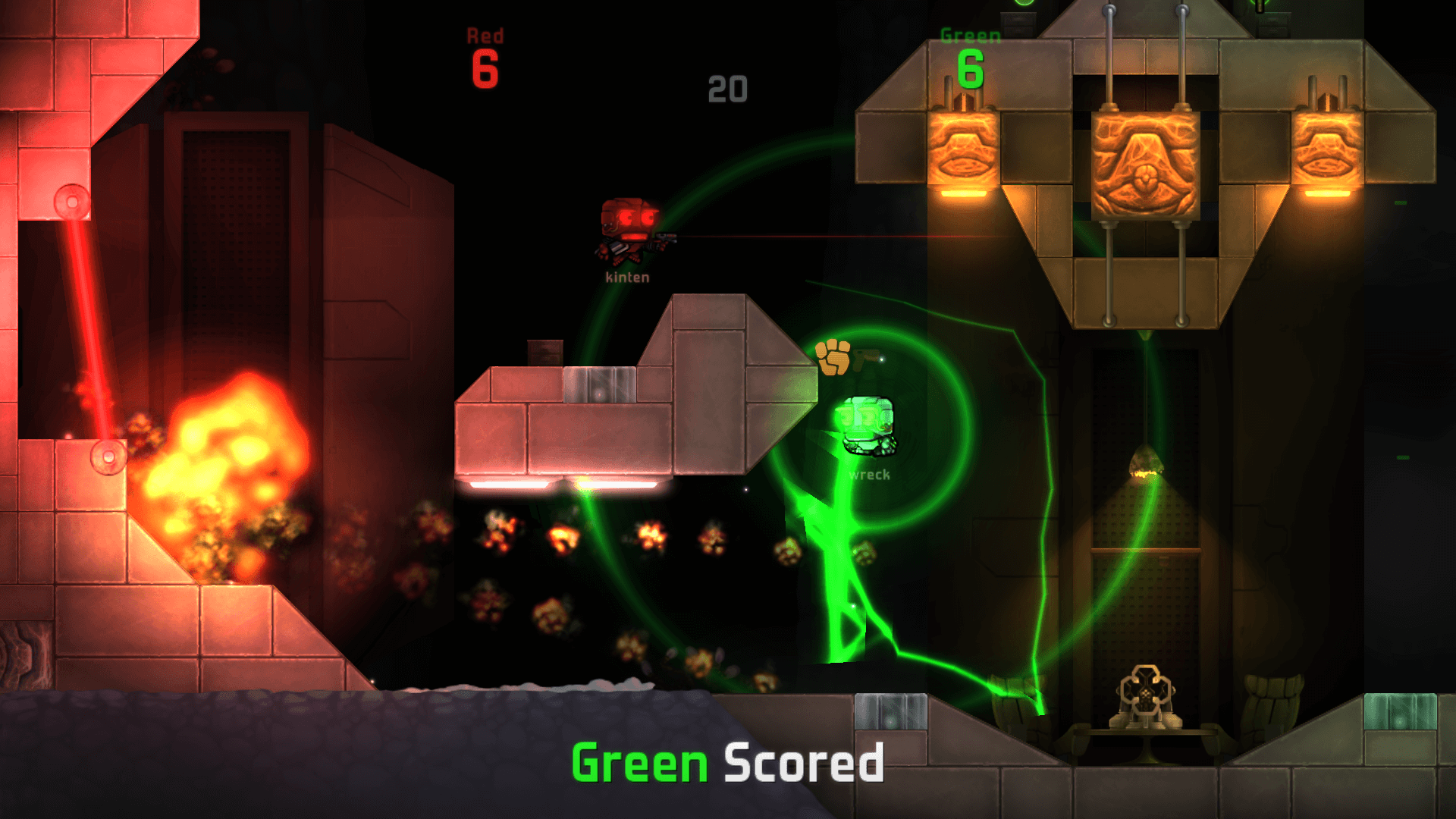Click the Green Scored banner text

coord(726,764)
